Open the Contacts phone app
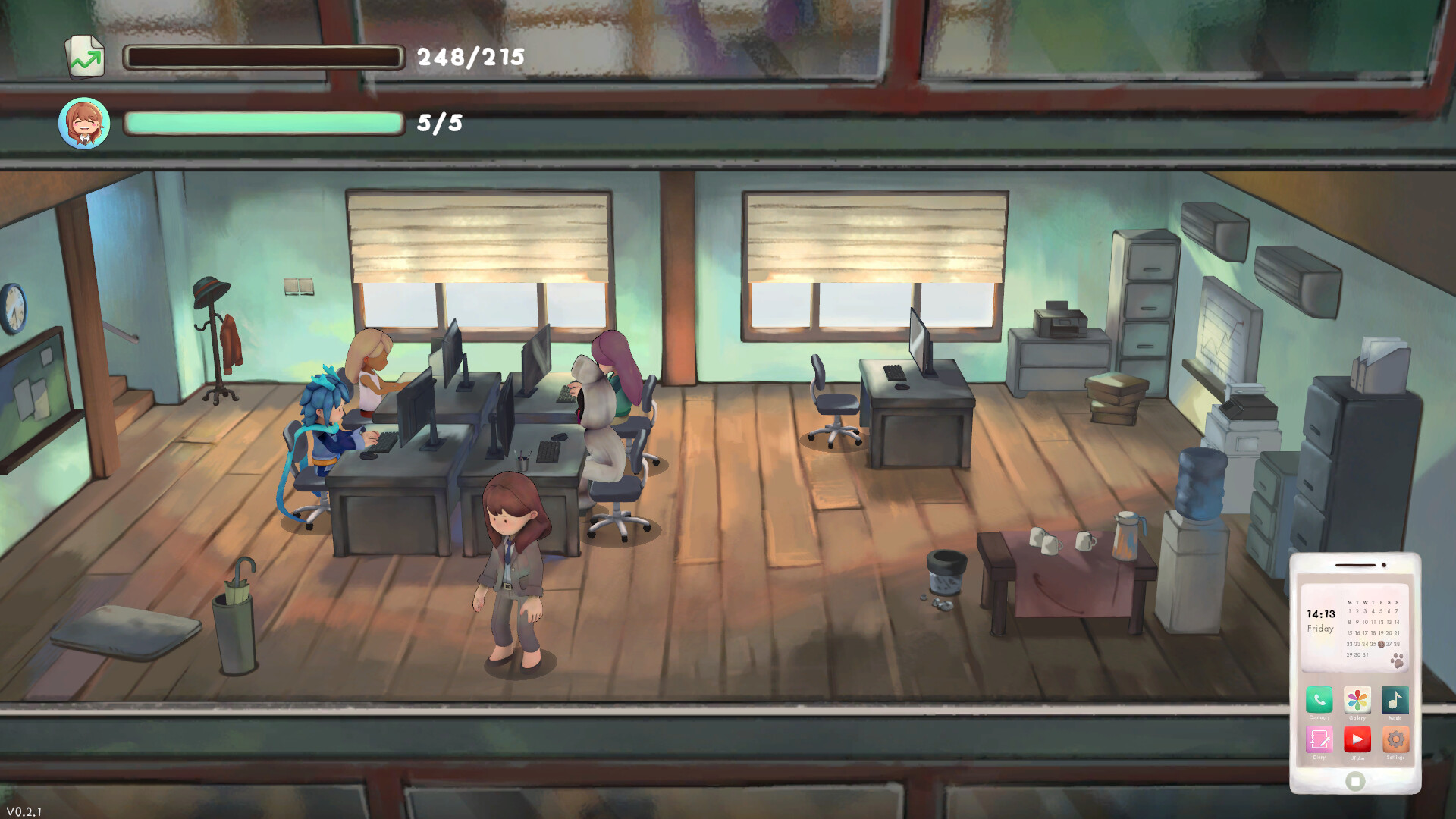This screenshot has width=1456, height=819. [x=1319, y=700]
